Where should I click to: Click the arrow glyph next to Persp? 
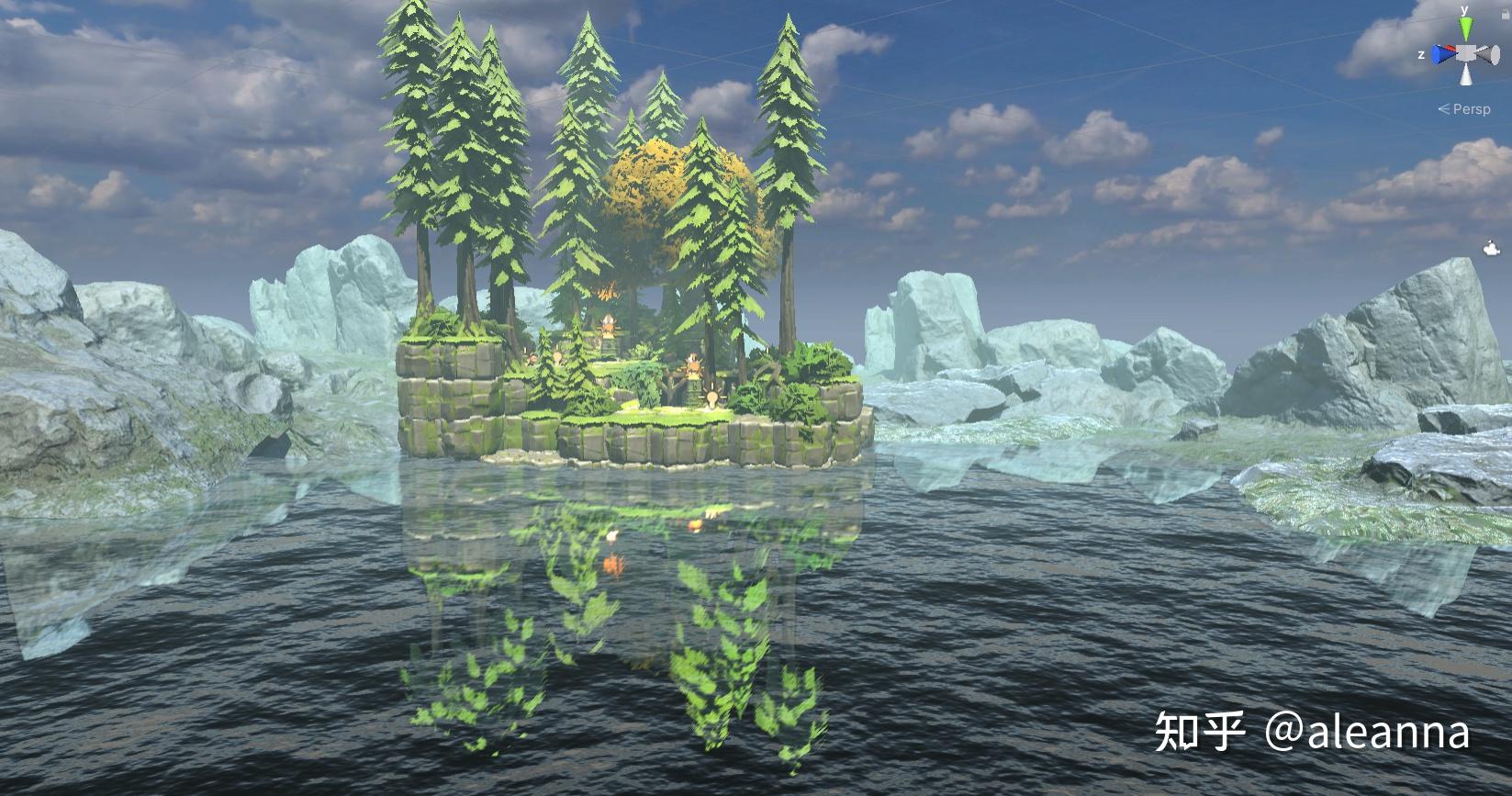[x=1443, y=108]
